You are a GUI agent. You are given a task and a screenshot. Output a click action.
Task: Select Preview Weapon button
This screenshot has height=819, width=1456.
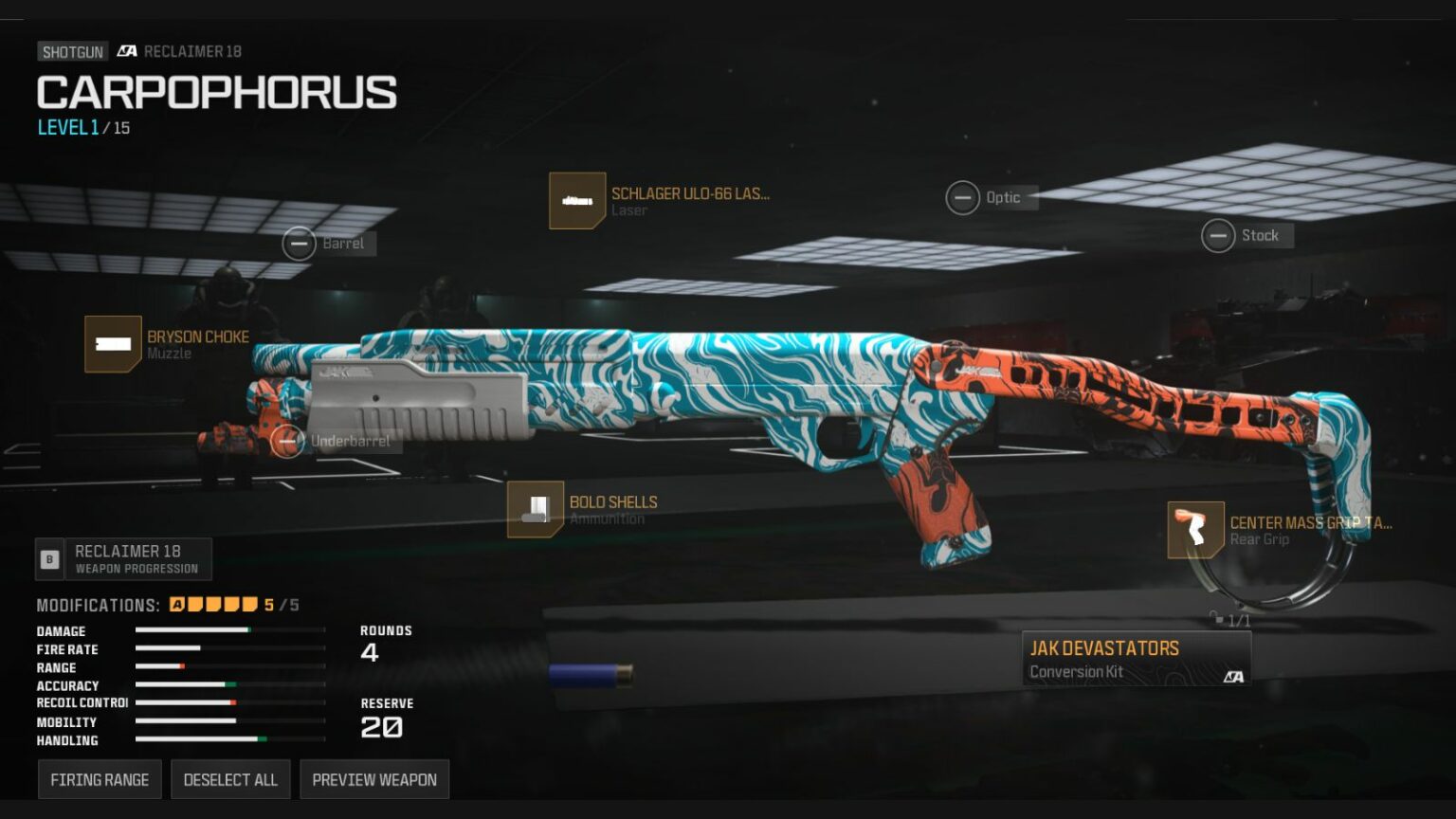(x=374, y=779)
